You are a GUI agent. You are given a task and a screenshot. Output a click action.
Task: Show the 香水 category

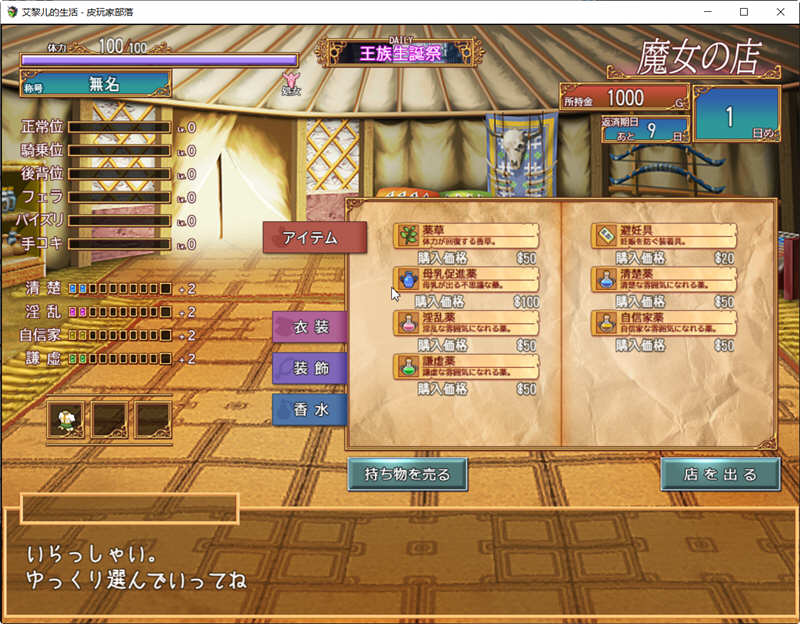point(310,410)
